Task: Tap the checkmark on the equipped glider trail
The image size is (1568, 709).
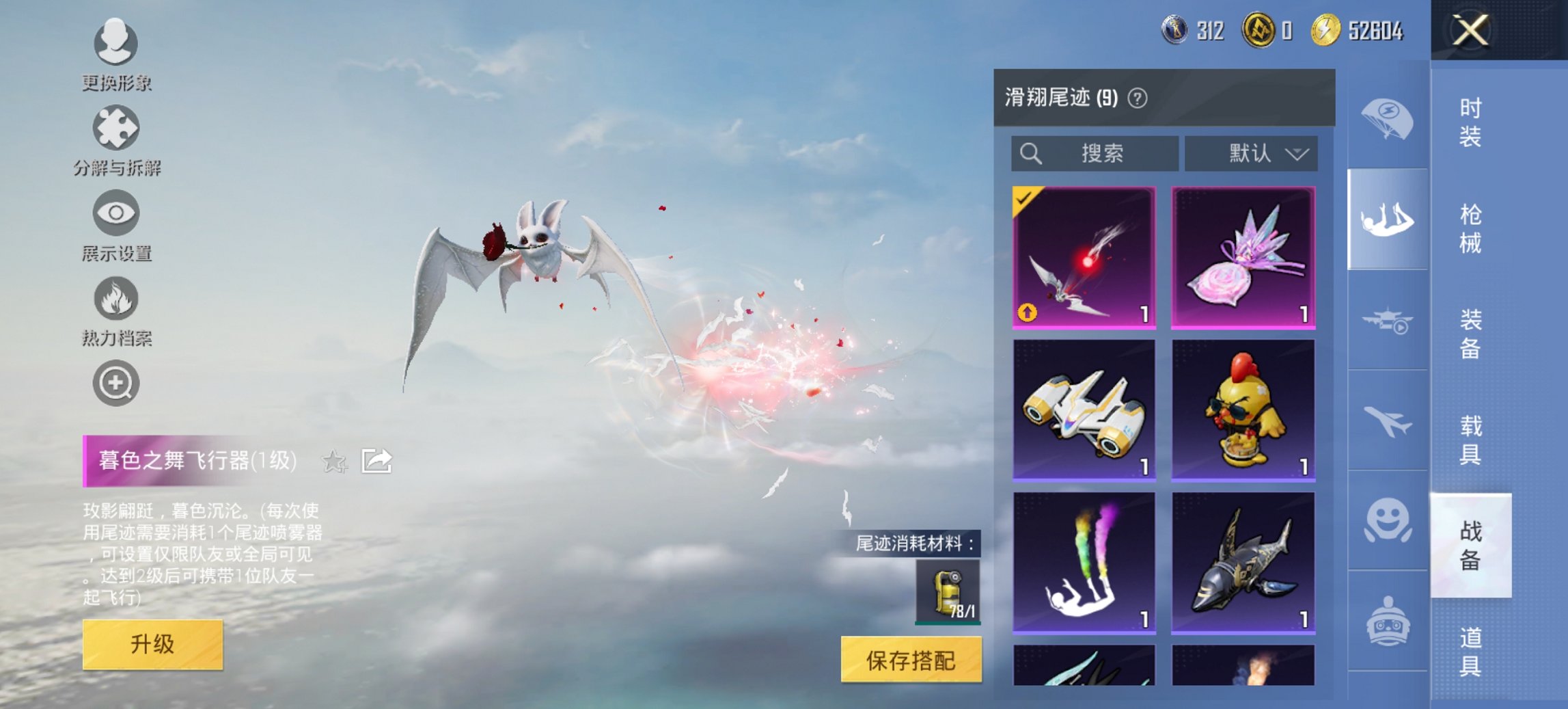Action: pyautogui.click(x=1023, y=201)
